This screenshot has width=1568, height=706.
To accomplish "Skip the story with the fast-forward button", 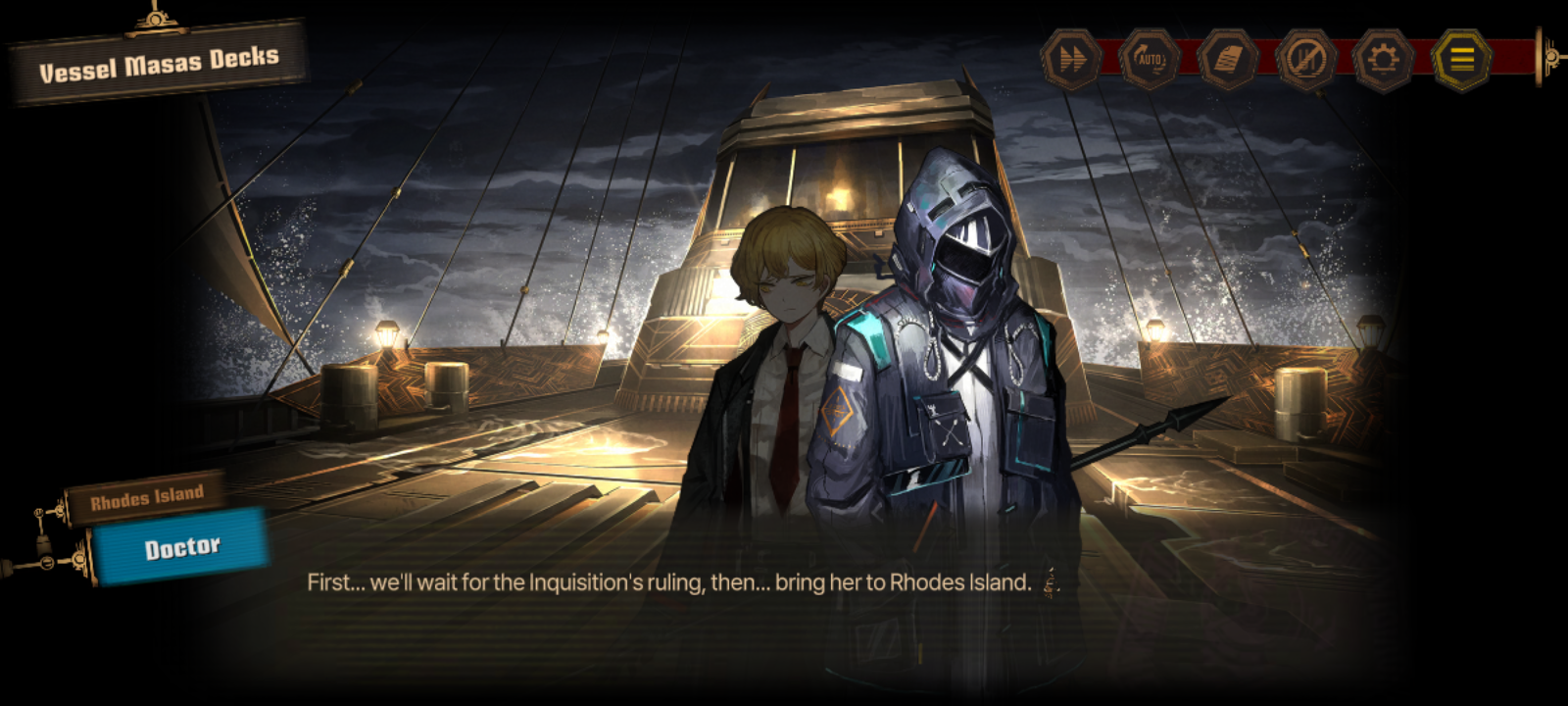I will click(x=1071, y=60).
